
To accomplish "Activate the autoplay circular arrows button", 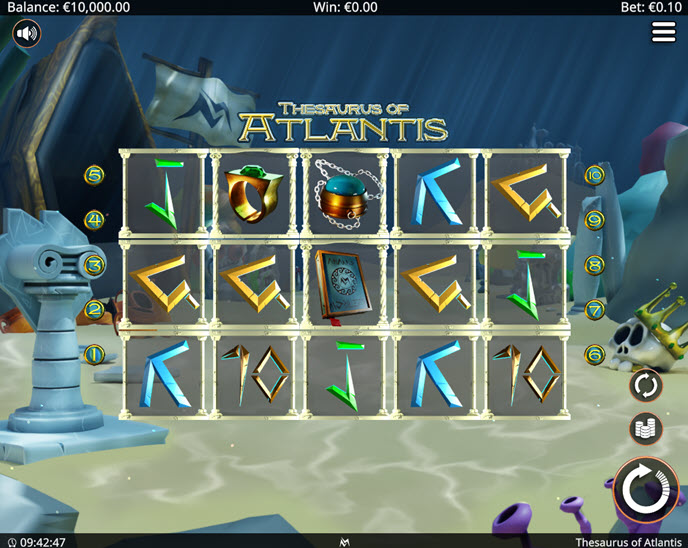I will point(646,384).
